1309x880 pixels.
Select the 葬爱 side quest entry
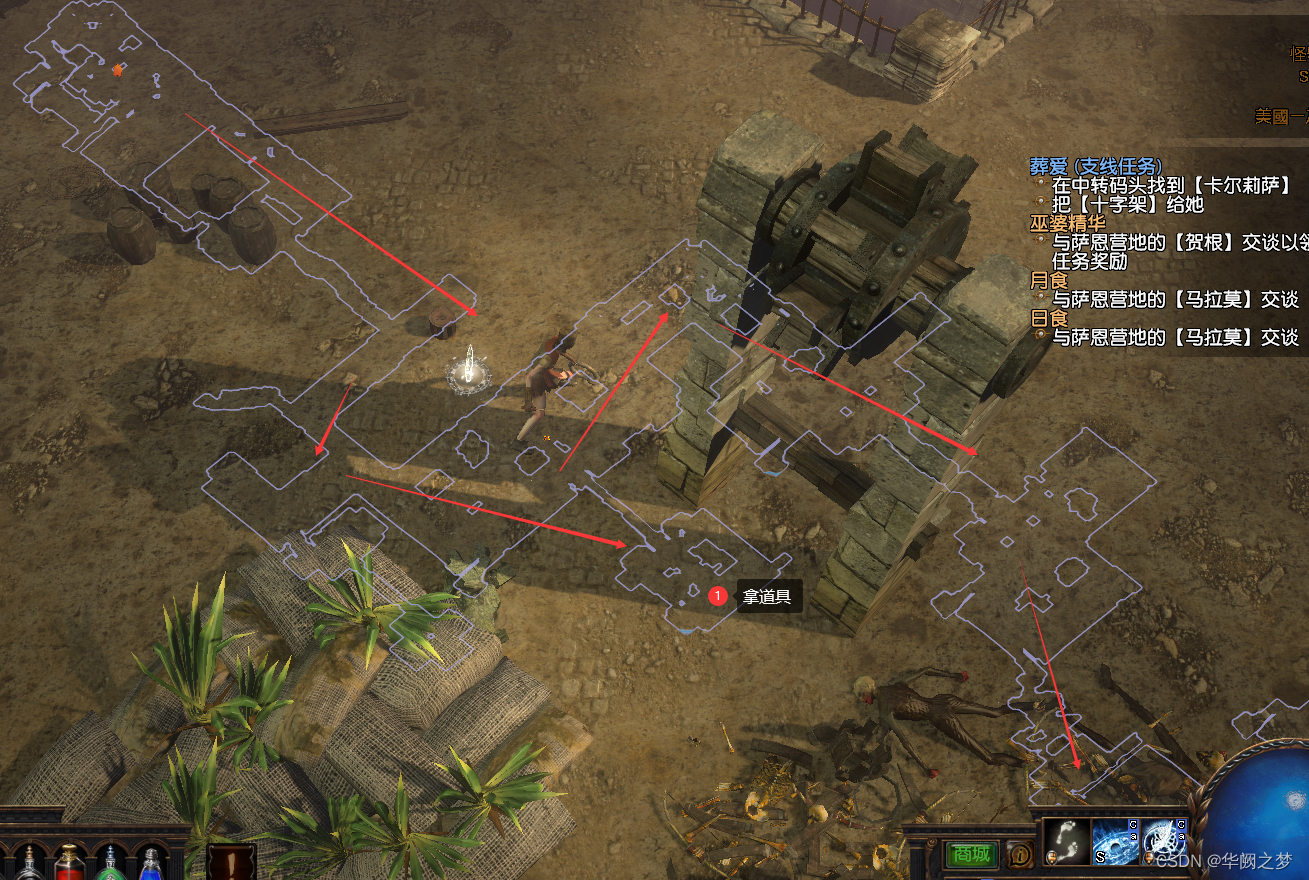[x=1095, y=166]
